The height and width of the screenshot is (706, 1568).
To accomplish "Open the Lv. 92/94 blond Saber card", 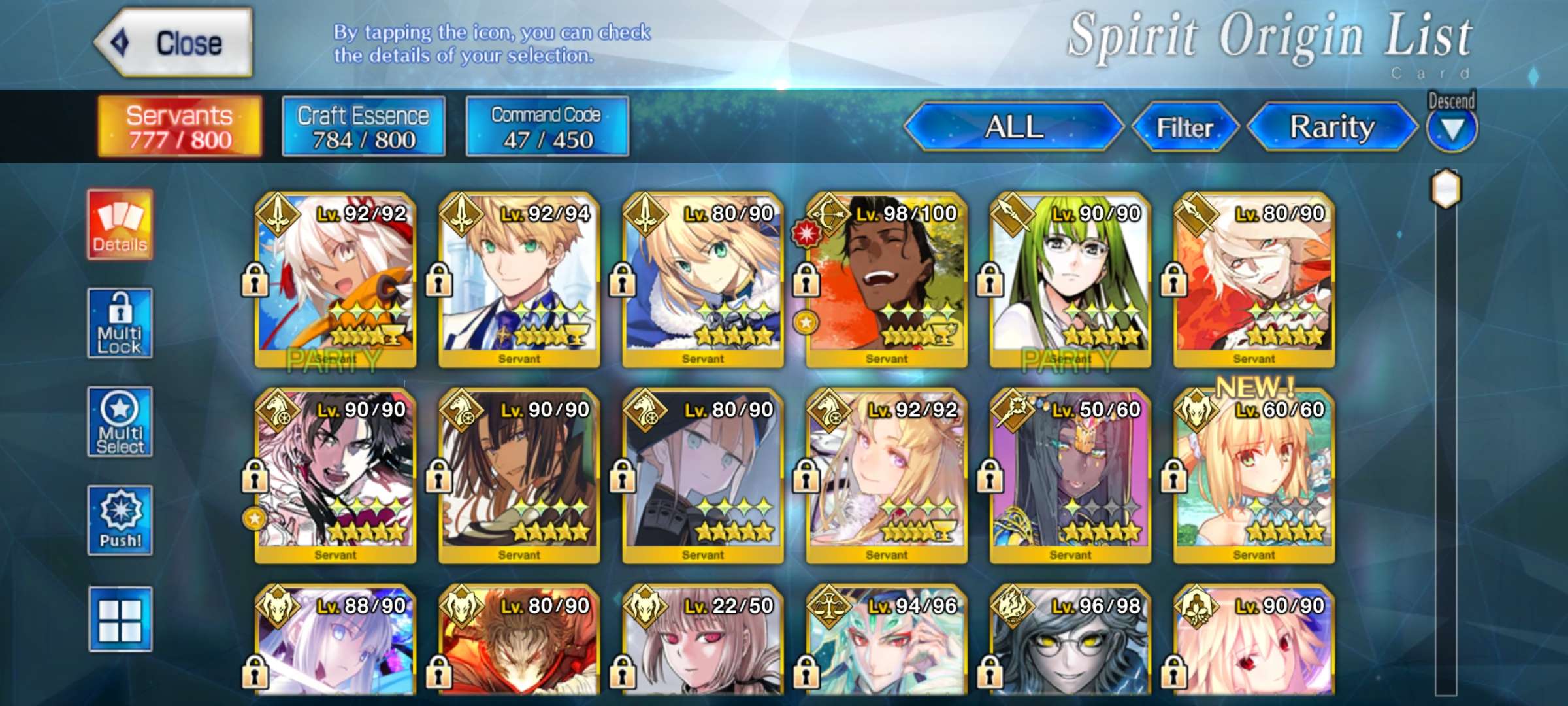I will point(519,279).
